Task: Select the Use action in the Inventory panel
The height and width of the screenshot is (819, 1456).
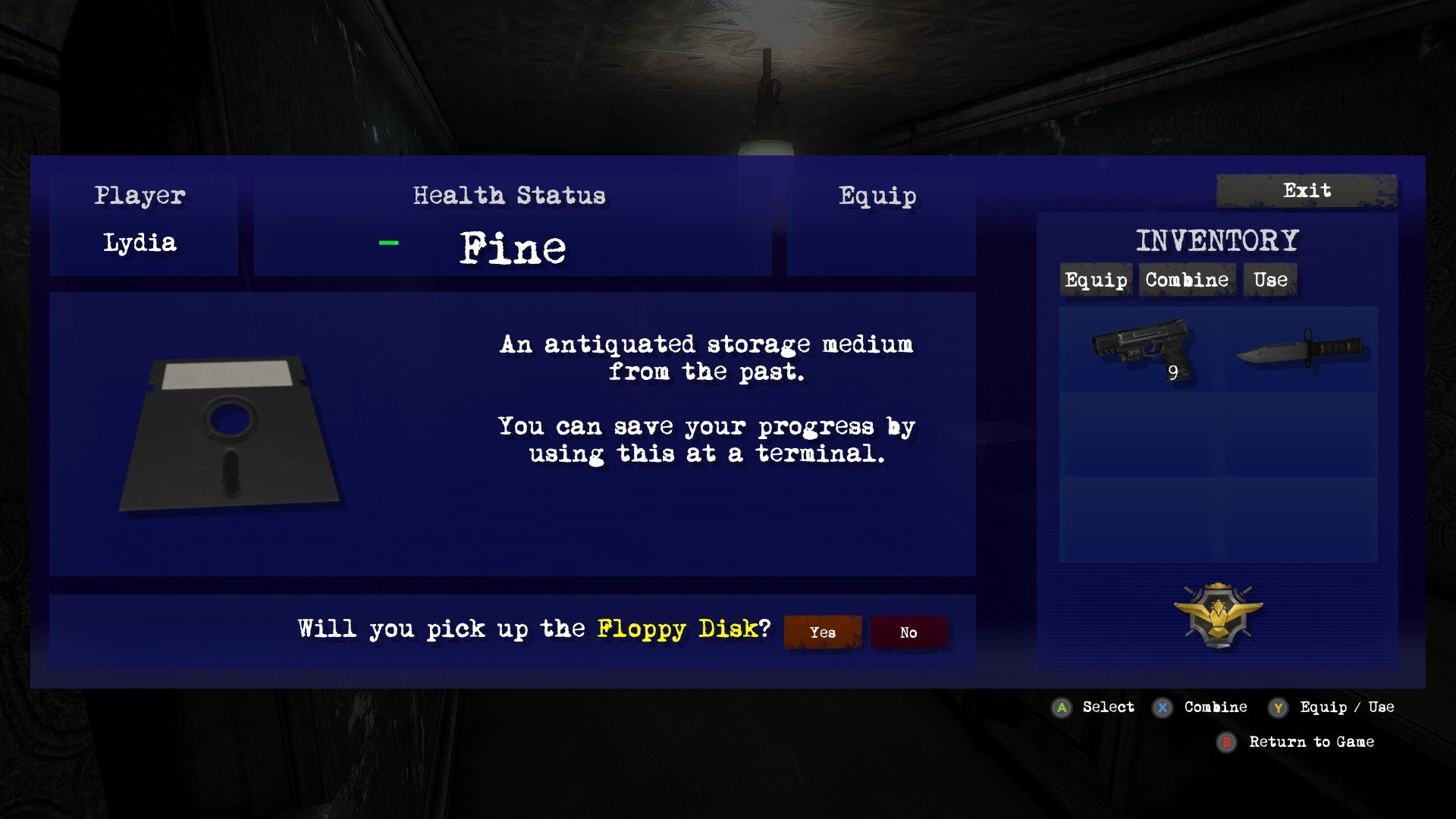Action: coord(1269,280)
